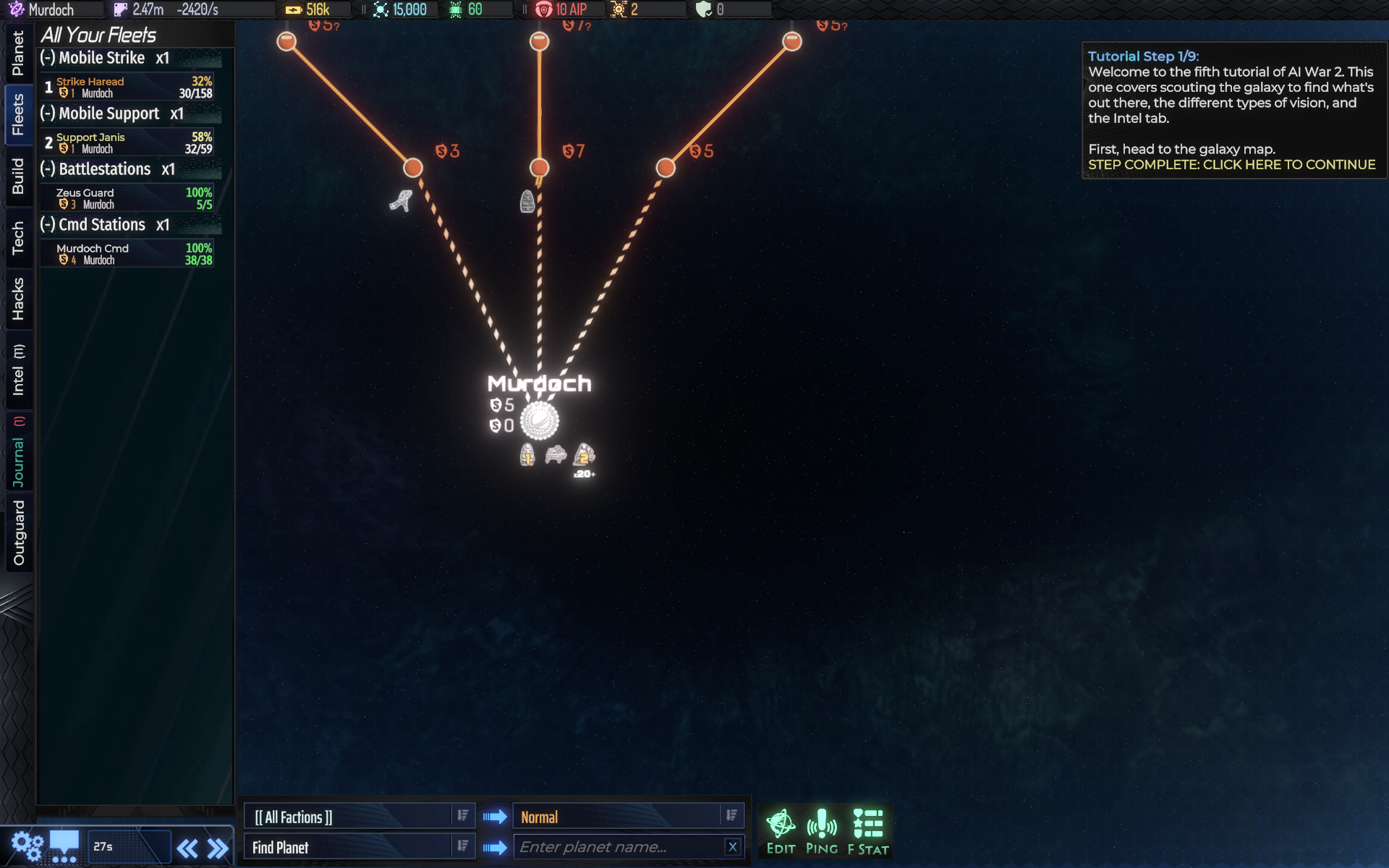Image resolution: width=1389 pixels, height=868 pixels.
Task: Clear the planet name search box
Action: [x=732, y=847]
